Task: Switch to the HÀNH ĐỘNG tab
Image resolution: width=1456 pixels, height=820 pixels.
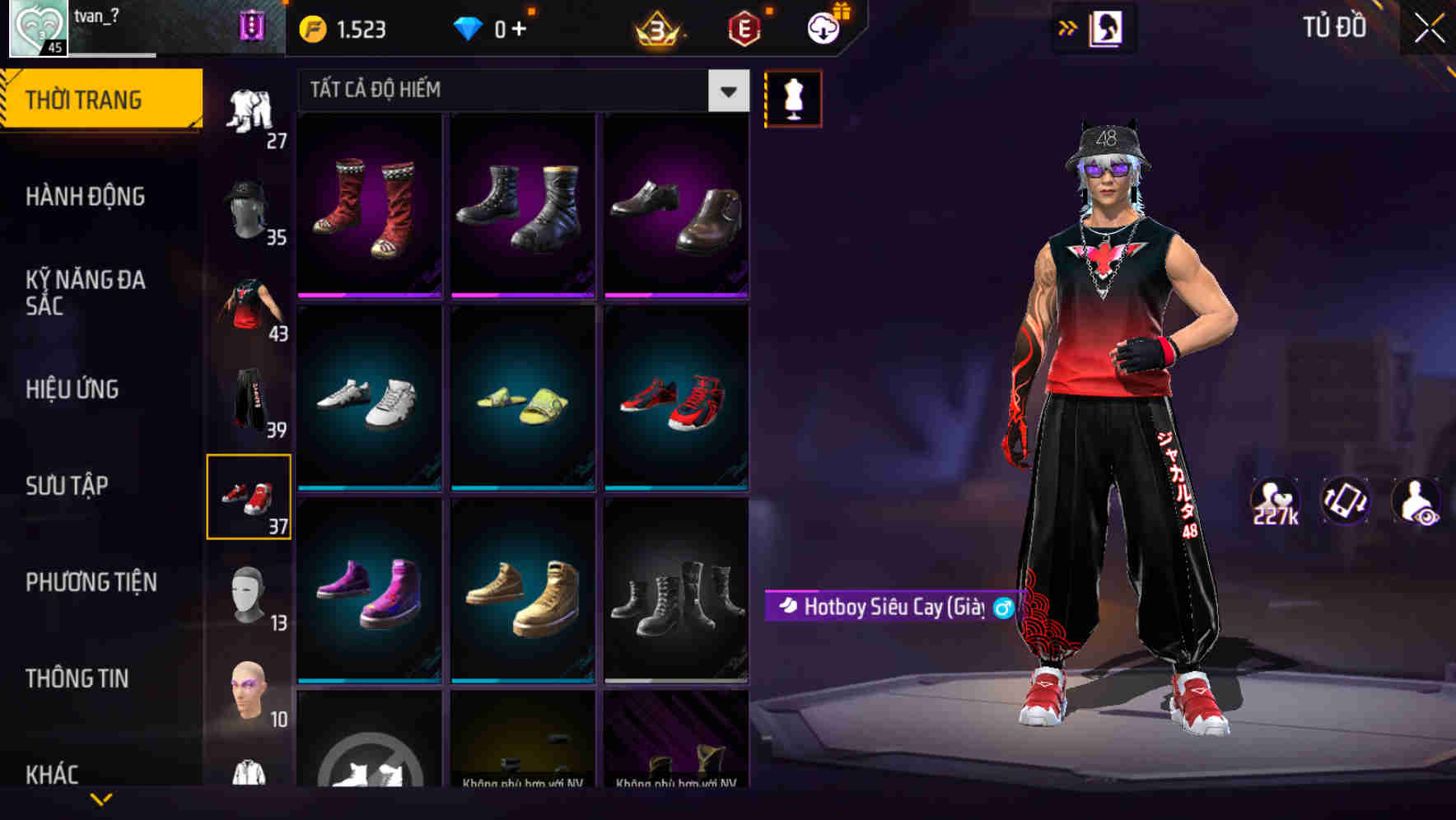Action: [86, 197]
